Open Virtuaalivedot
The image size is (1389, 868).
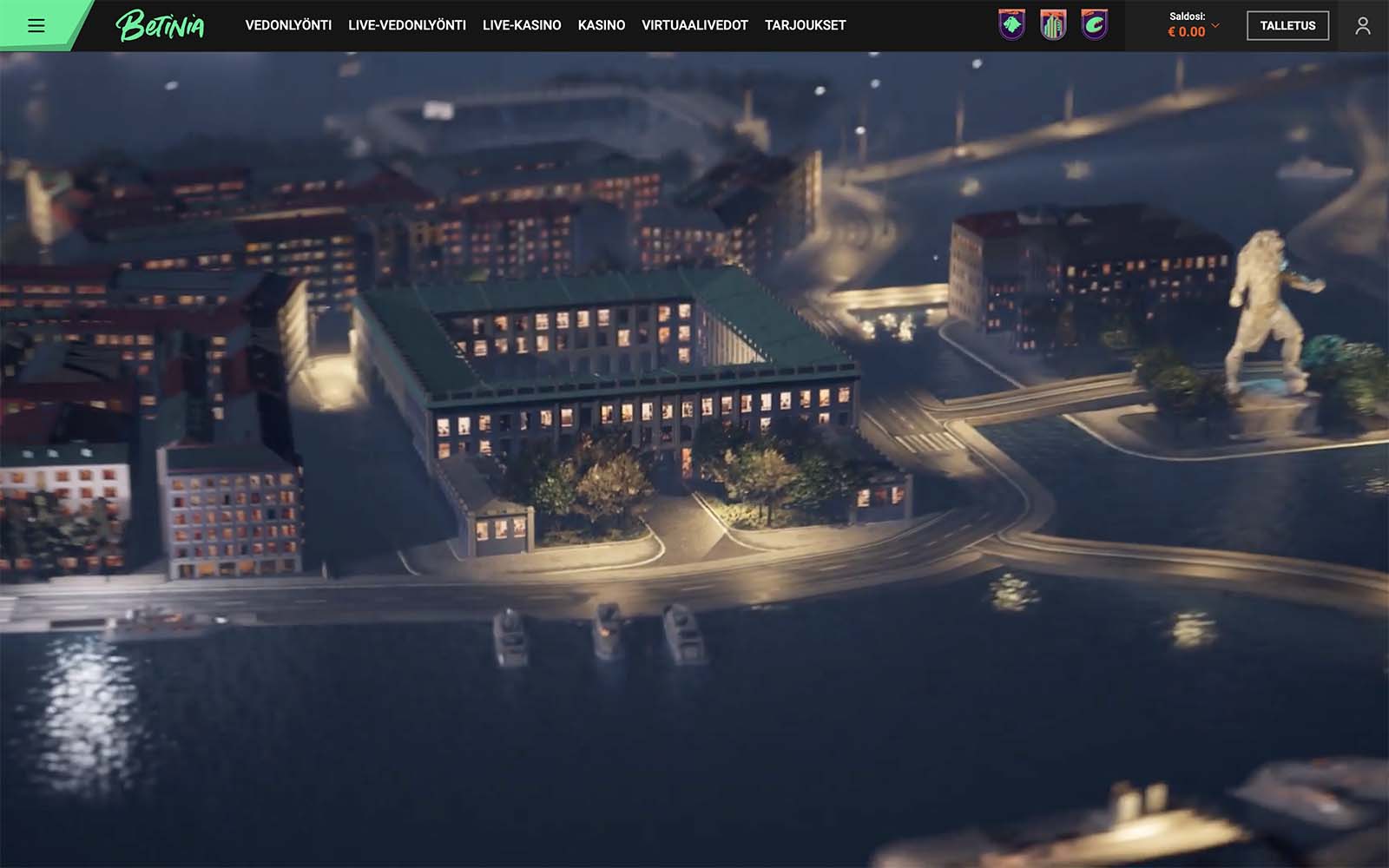pos(694,25)
